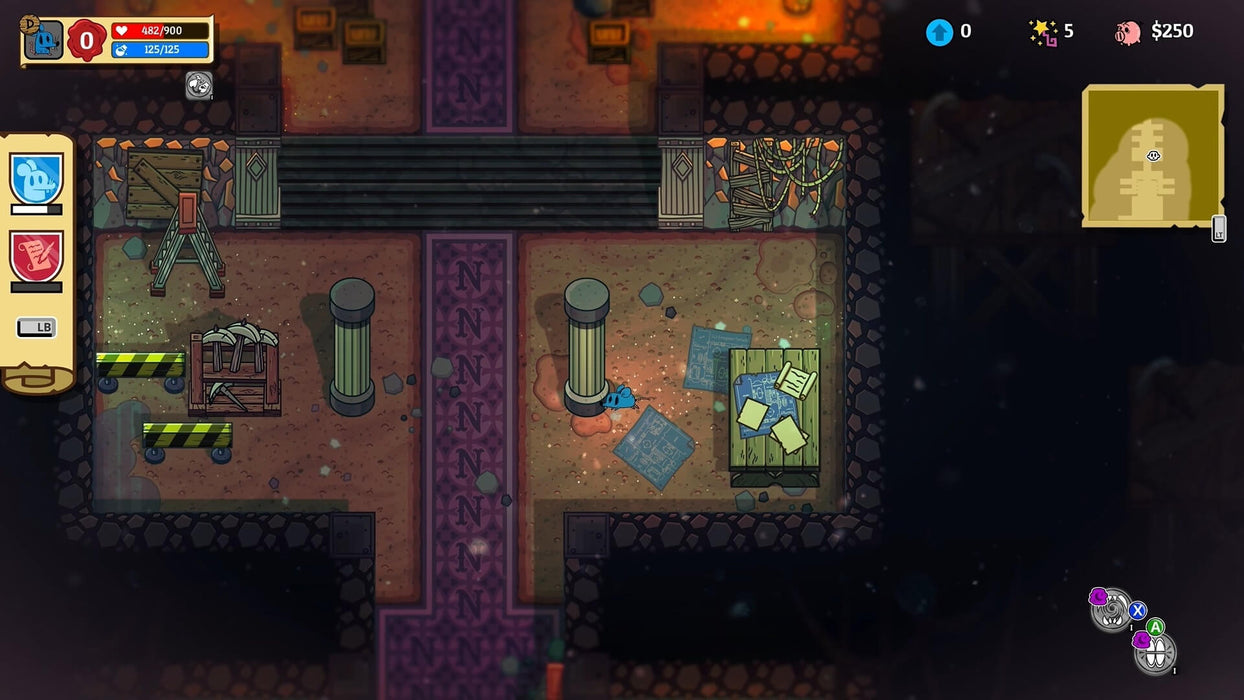Image resolution: width=1244 pixels, height=700 pixels.
Task: Select the blue mouse shield badge
Action: (x=37, y=179)
